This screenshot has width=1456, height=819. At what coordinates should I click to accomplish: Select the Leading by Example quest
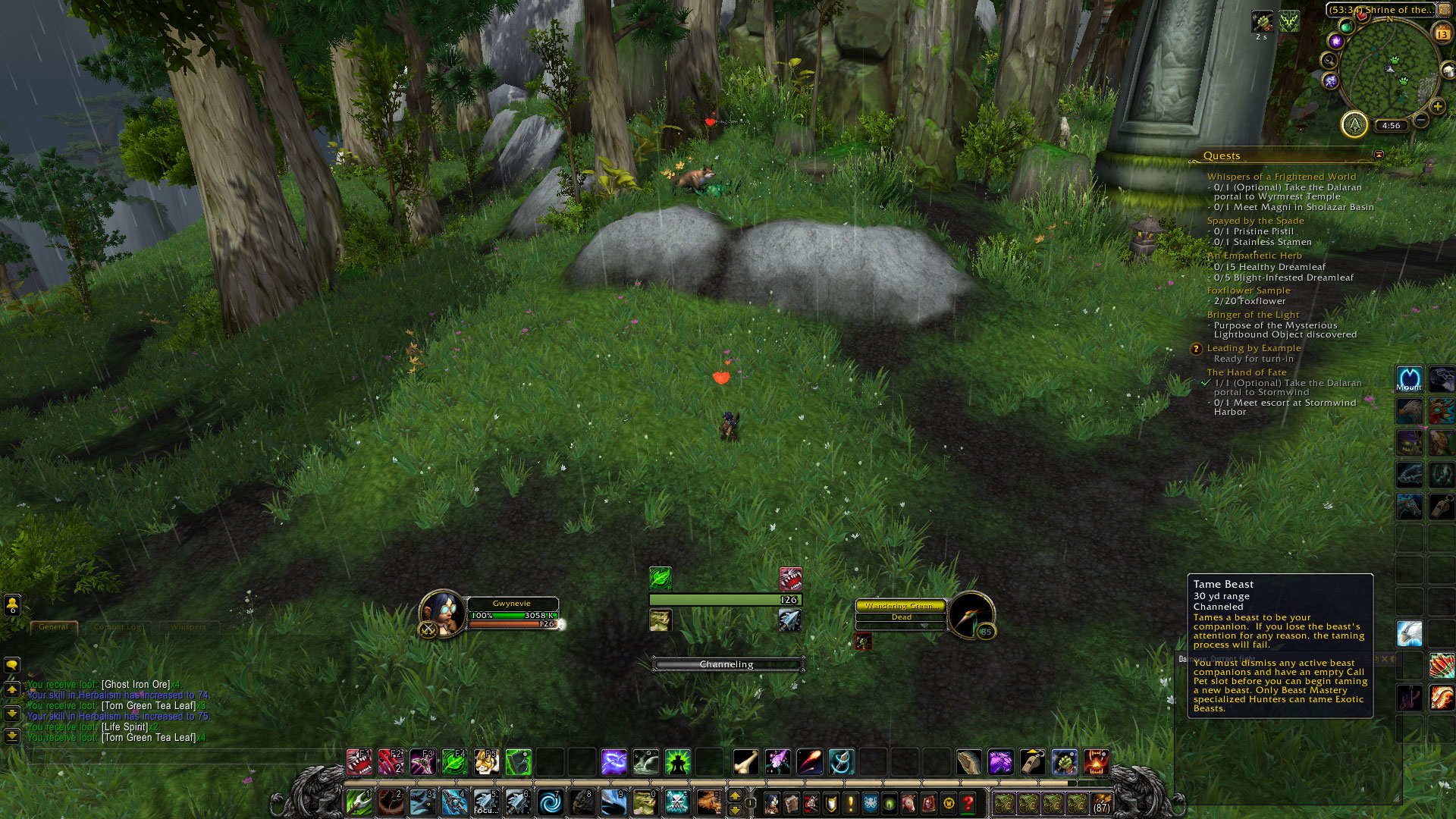pyautogui.click(x=1254, y=348)
